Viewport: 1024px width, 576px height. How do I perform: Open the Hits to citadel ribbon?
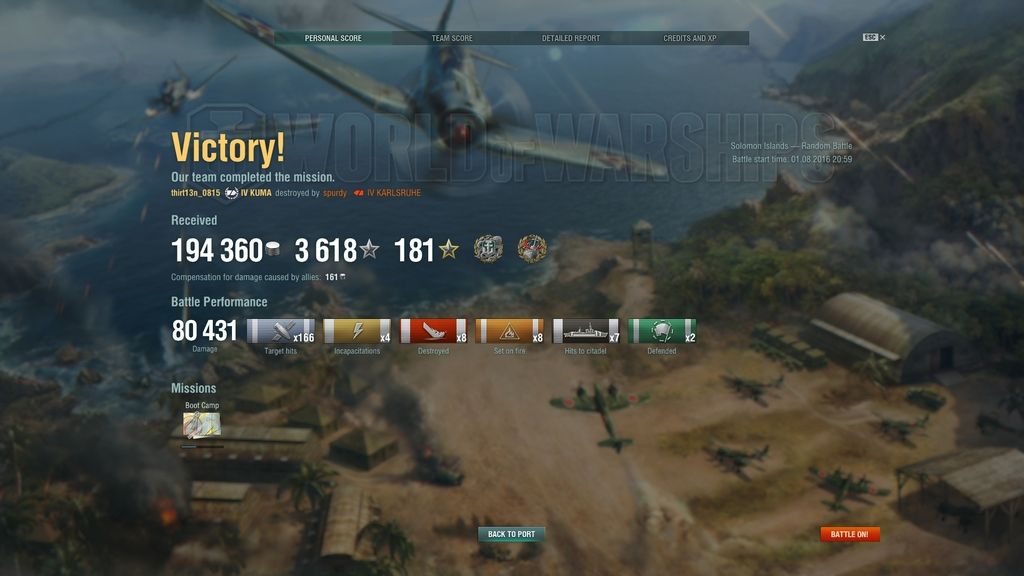pos(586,332)
